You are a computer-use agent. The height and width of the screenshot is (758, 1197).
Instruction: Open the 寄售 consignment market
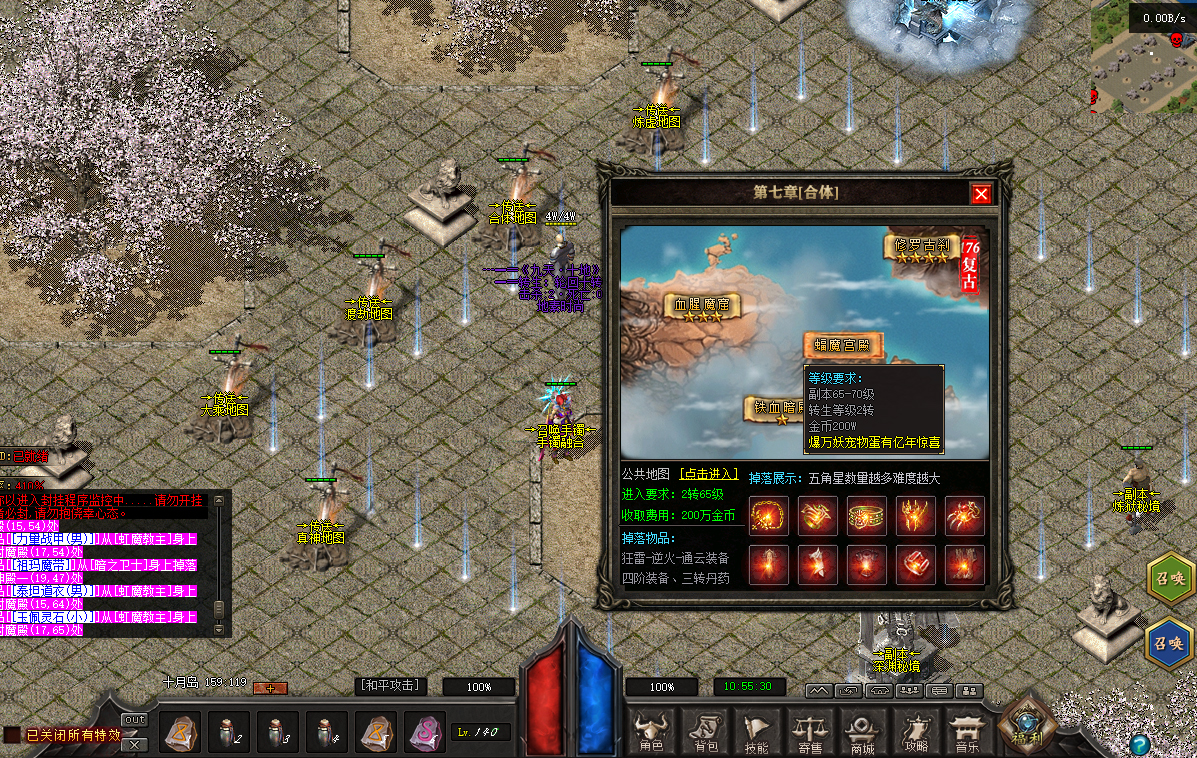click(x=809, y=732)
